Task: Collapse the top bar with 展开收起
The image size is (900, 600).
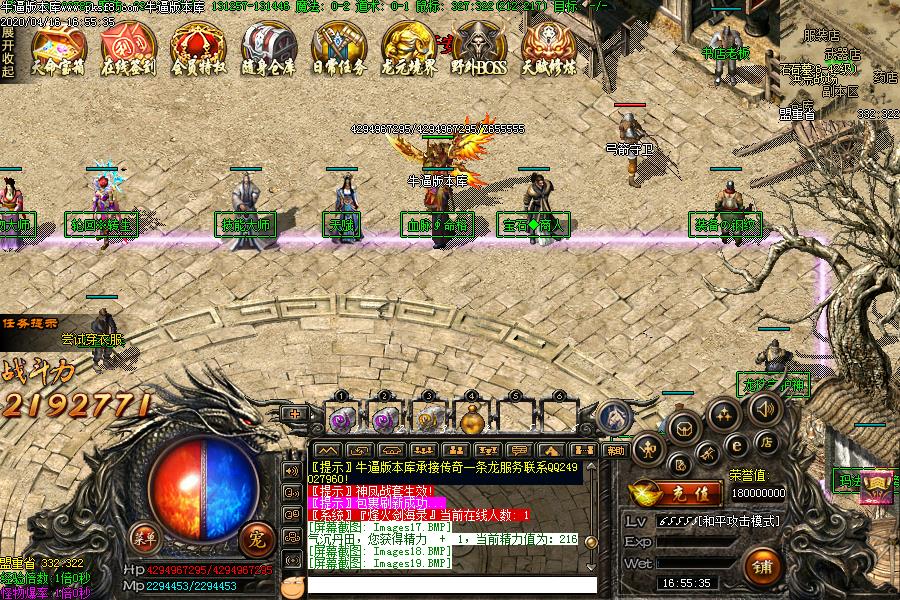Action: [8, 52]
